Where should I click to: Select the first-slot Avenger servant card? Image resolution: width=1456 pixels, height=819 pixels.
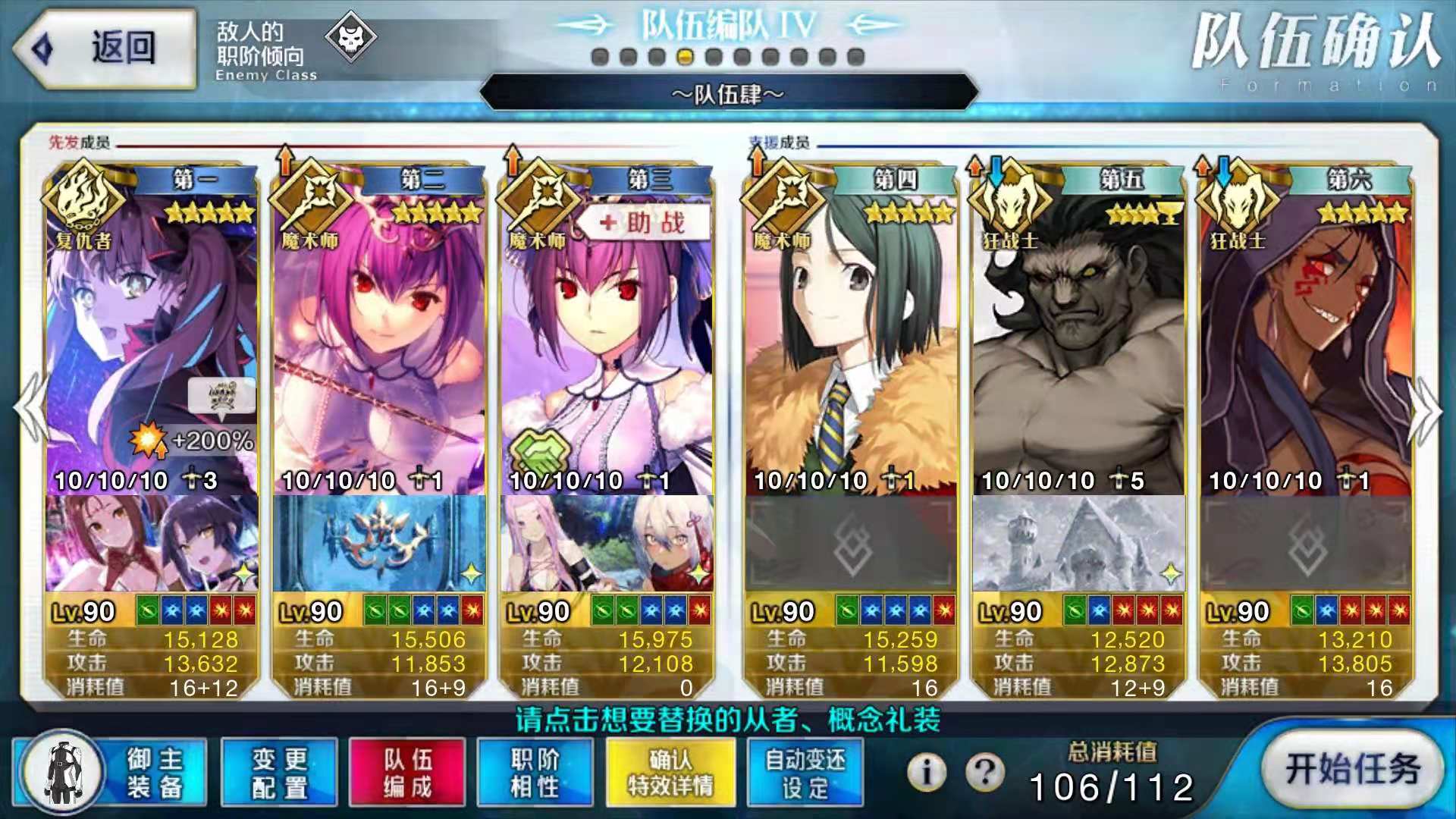click(152, 334)
